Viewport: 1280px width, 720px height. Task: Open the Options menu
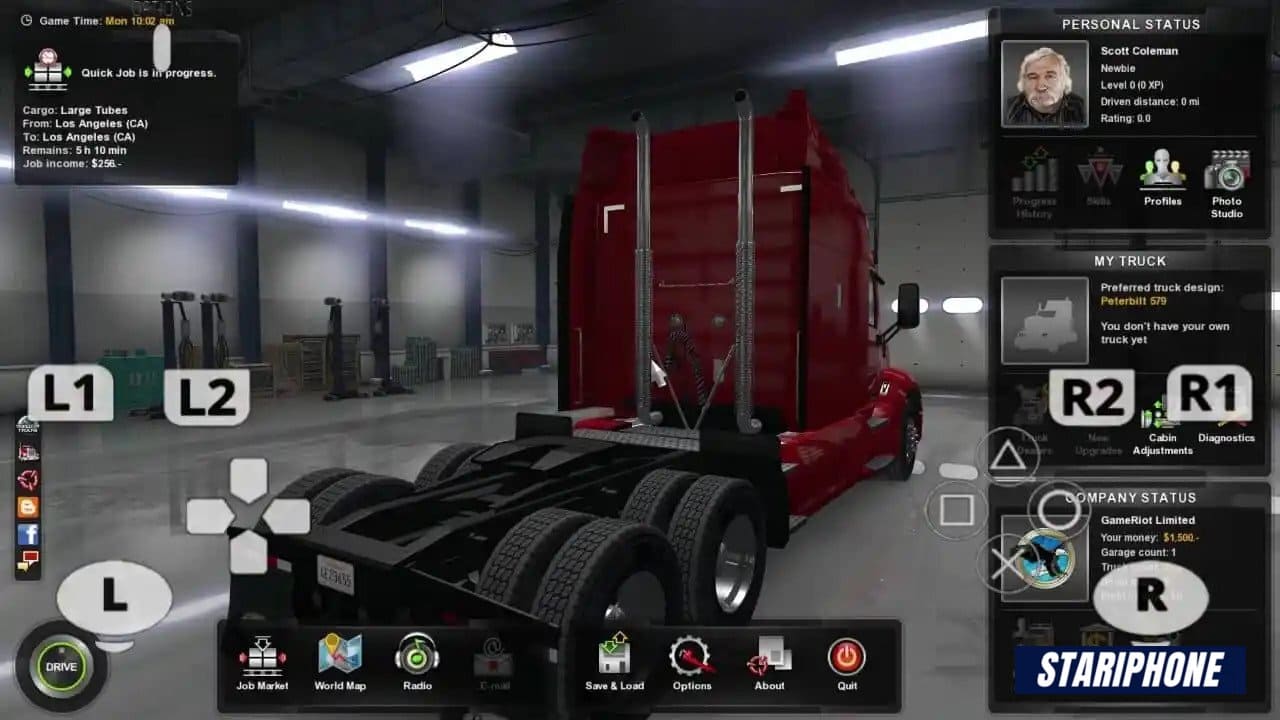click(x=691, y=660)
